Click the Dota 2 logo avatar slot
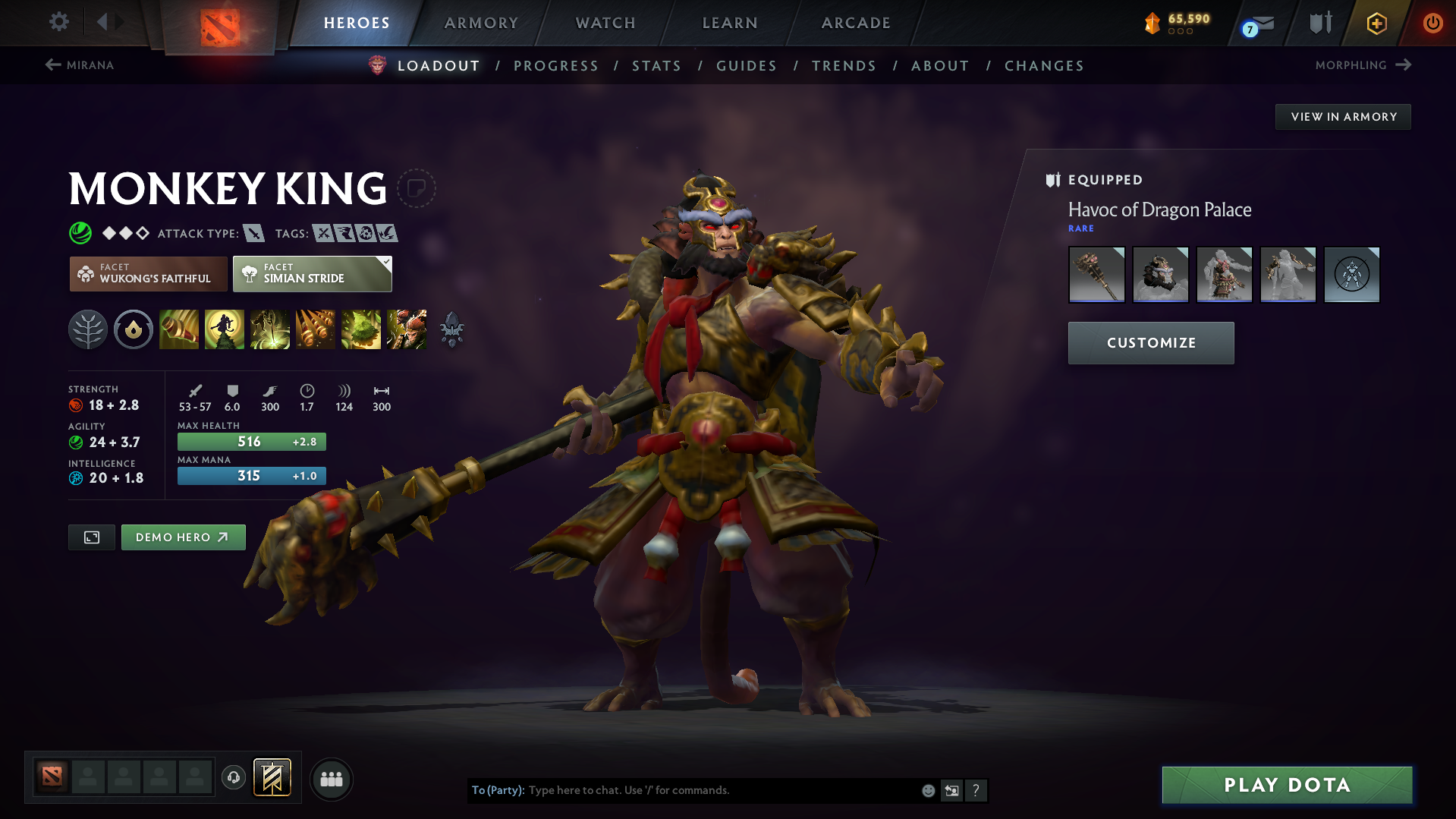Image resolution: width=1456 pixels, height=819 pixels. pyautogui.click(x=51, y=778)
